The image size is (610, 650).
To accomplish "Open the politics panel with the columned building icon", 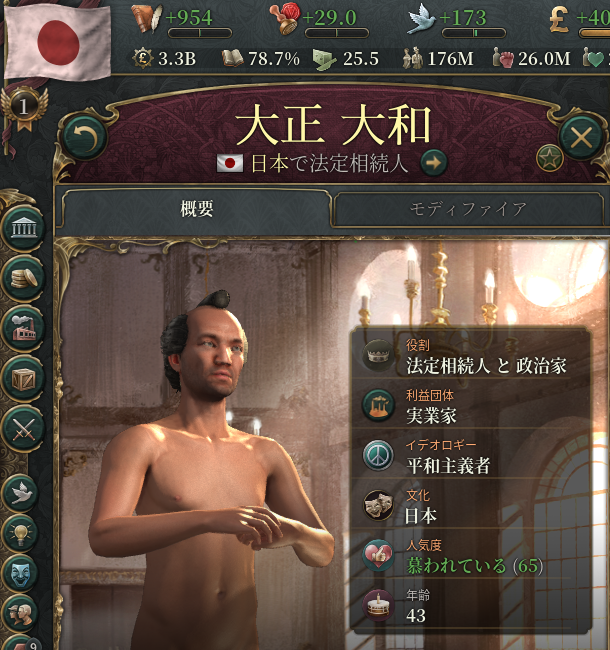I will (23, 229).
